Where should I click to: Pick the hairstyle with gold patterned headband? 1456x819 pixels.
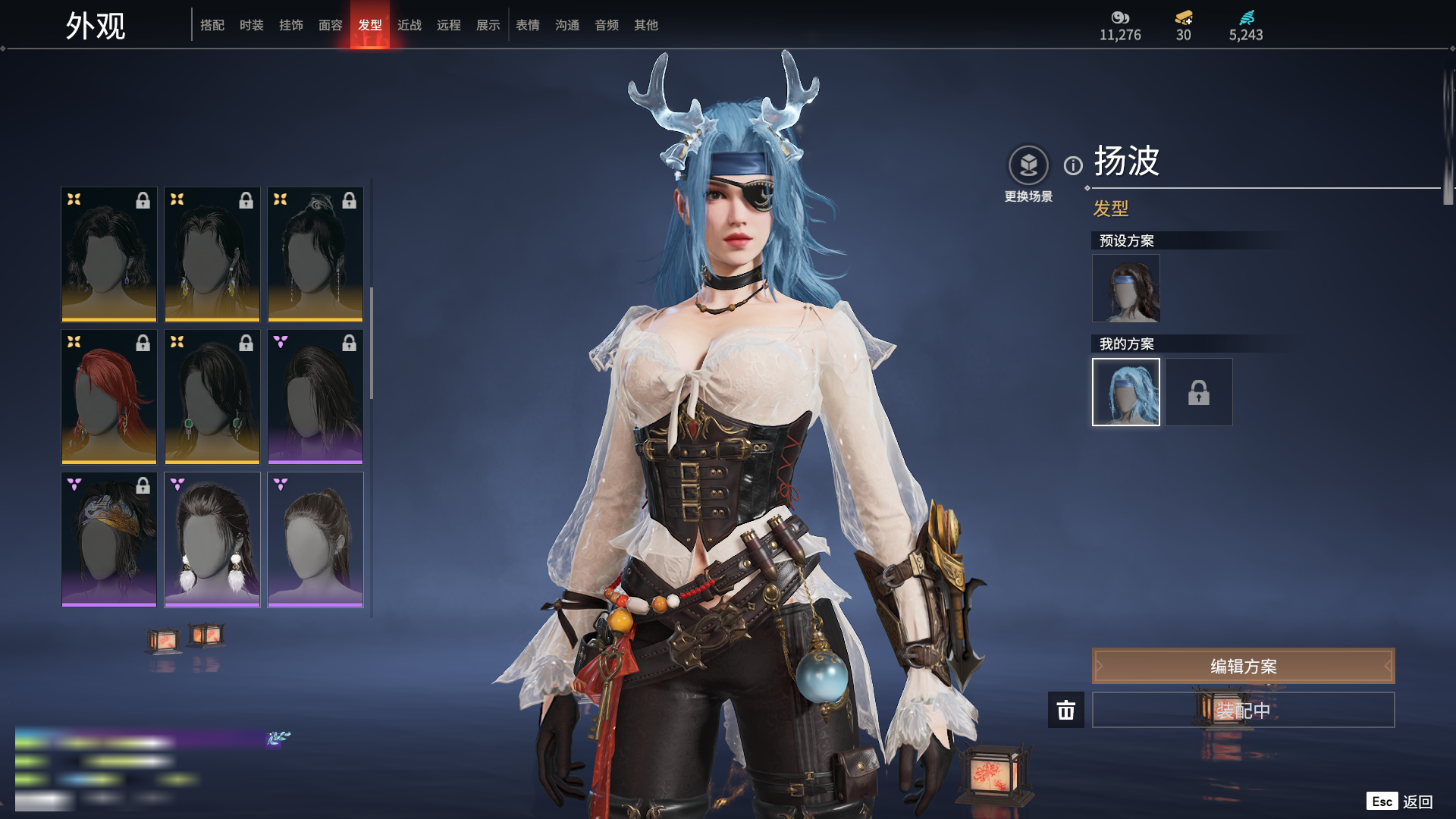click(x=109, y=539)
